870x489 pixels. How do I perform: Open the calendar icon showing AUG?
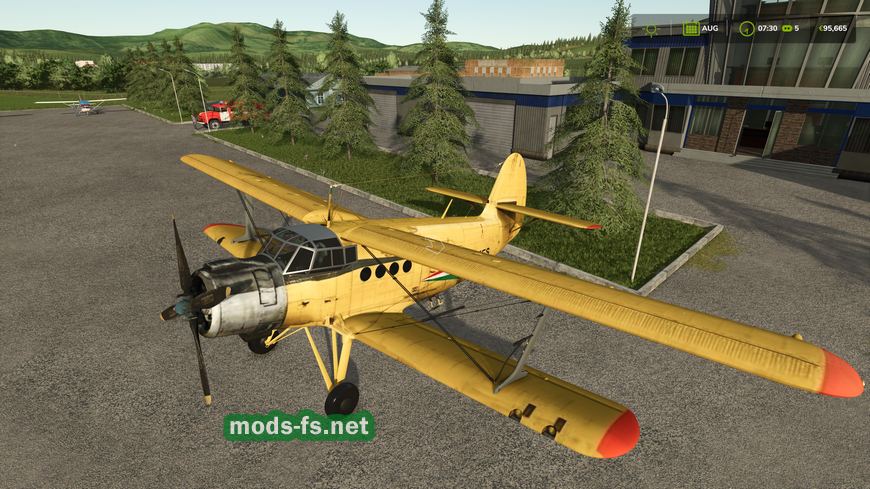coord(690,28)
